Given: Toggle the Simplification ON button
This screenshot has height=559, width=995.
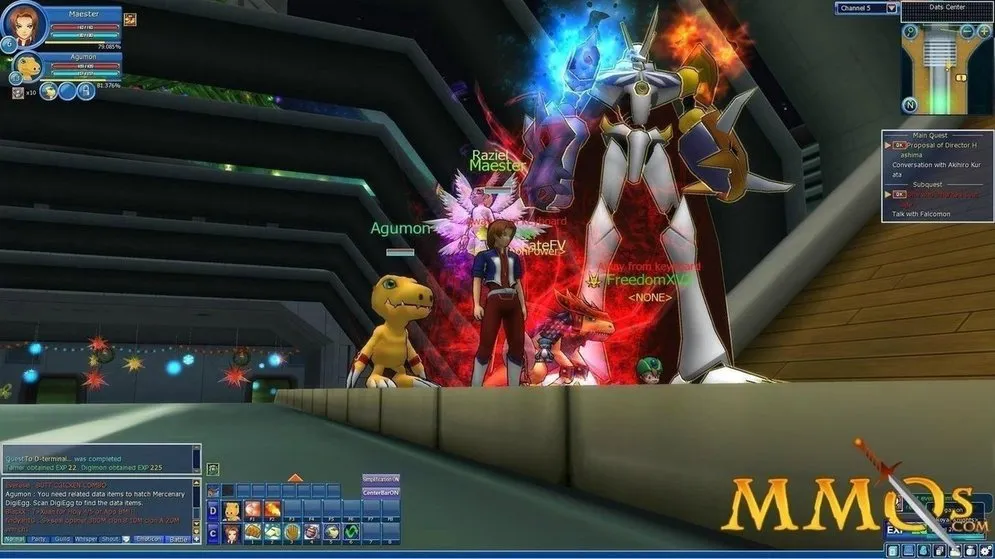Looking at the screenshot, I should (x=380, y=479).
